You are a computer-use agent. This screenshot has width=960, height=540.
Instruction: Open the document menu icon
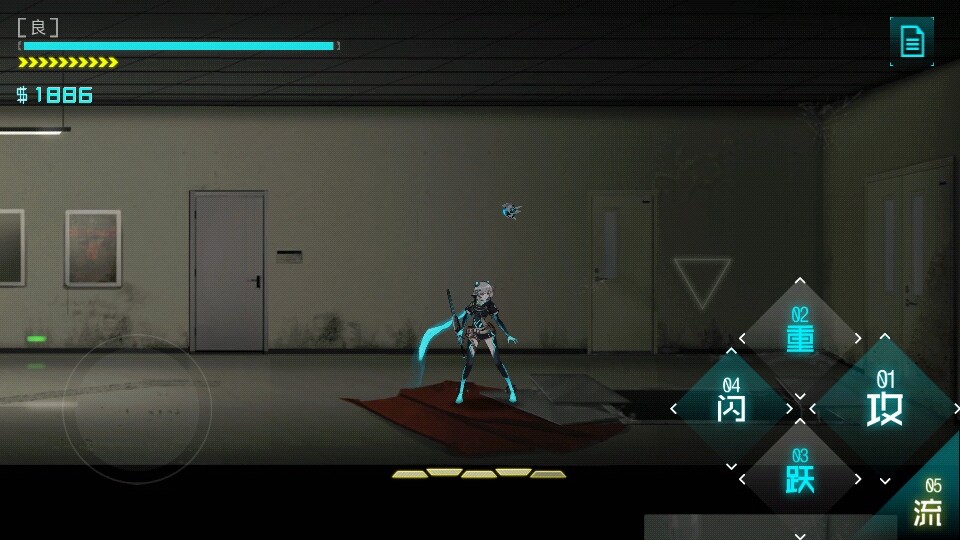point(912,41)
